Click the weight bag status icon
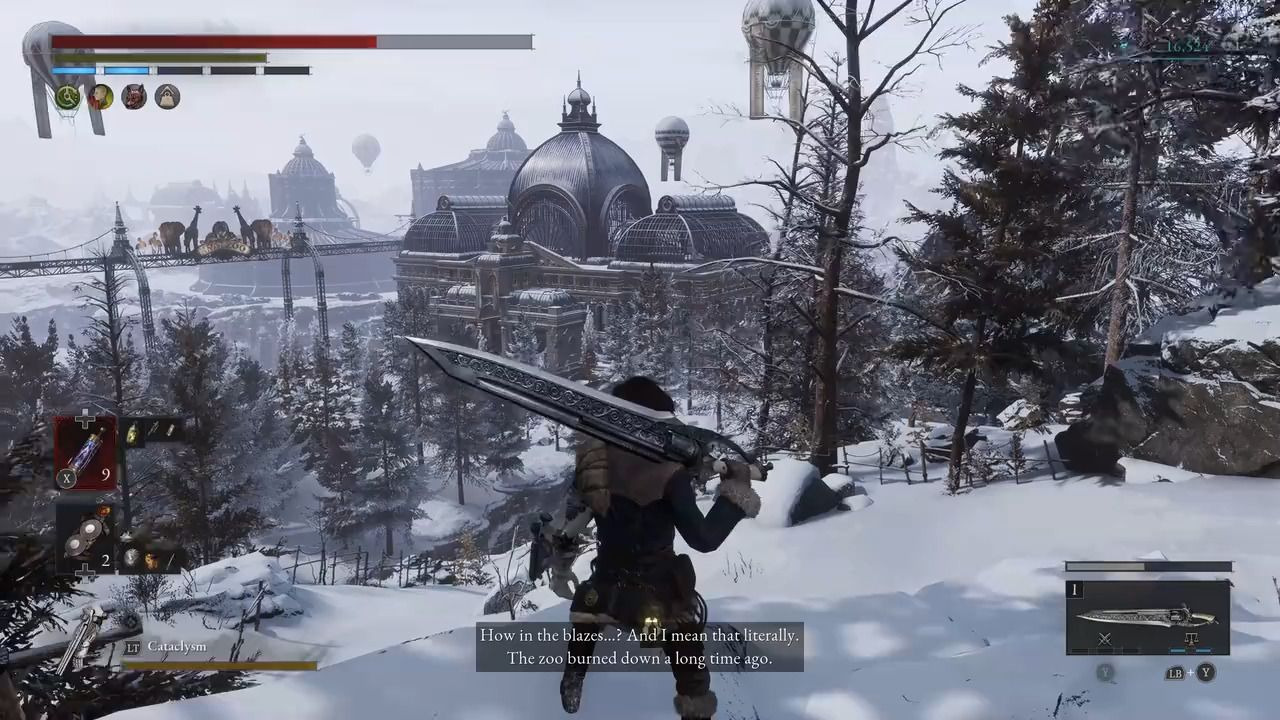The image size is (1280, 720). pos(167,97)
